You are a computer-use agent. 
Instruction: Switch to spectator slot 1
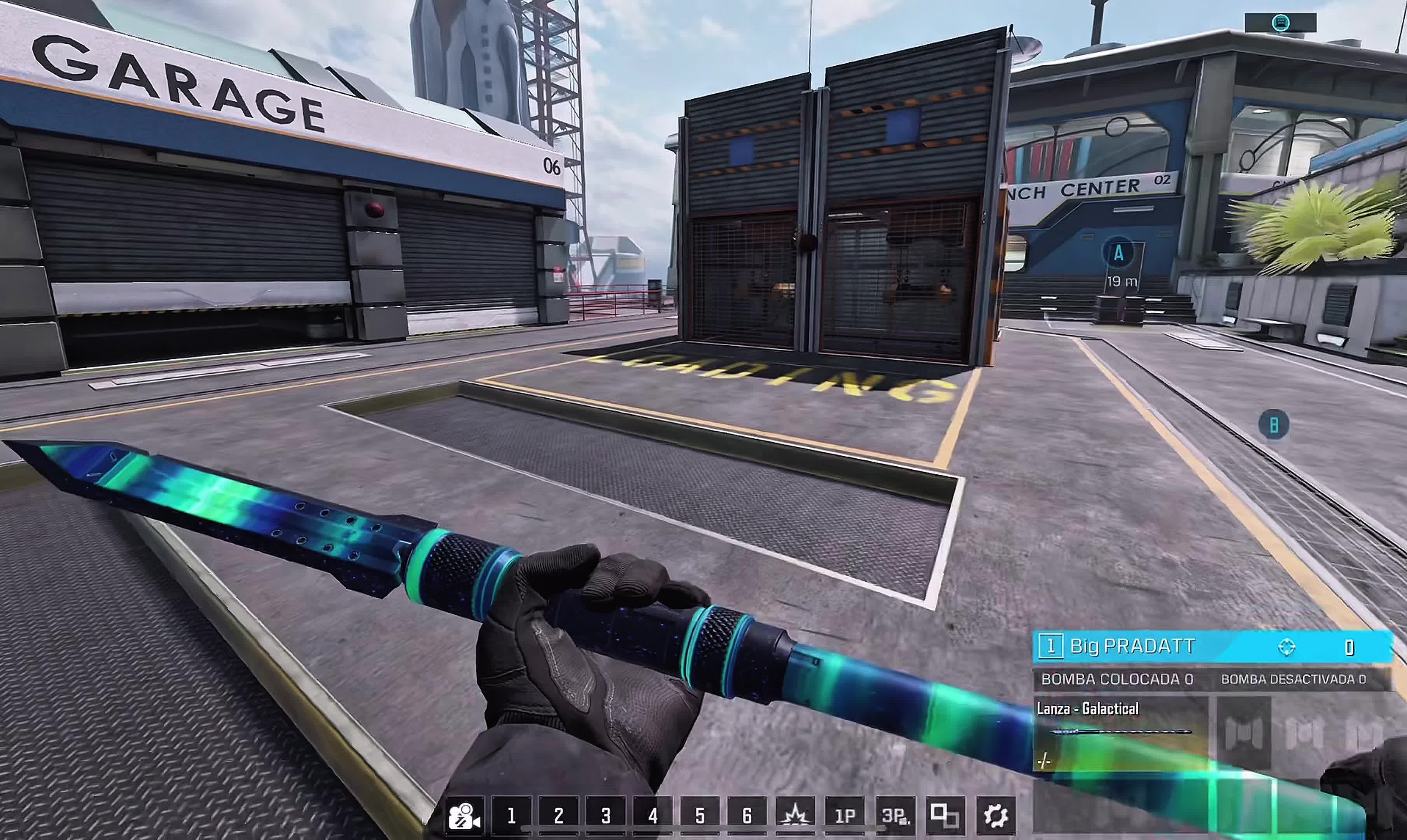(x=512, y=815)
